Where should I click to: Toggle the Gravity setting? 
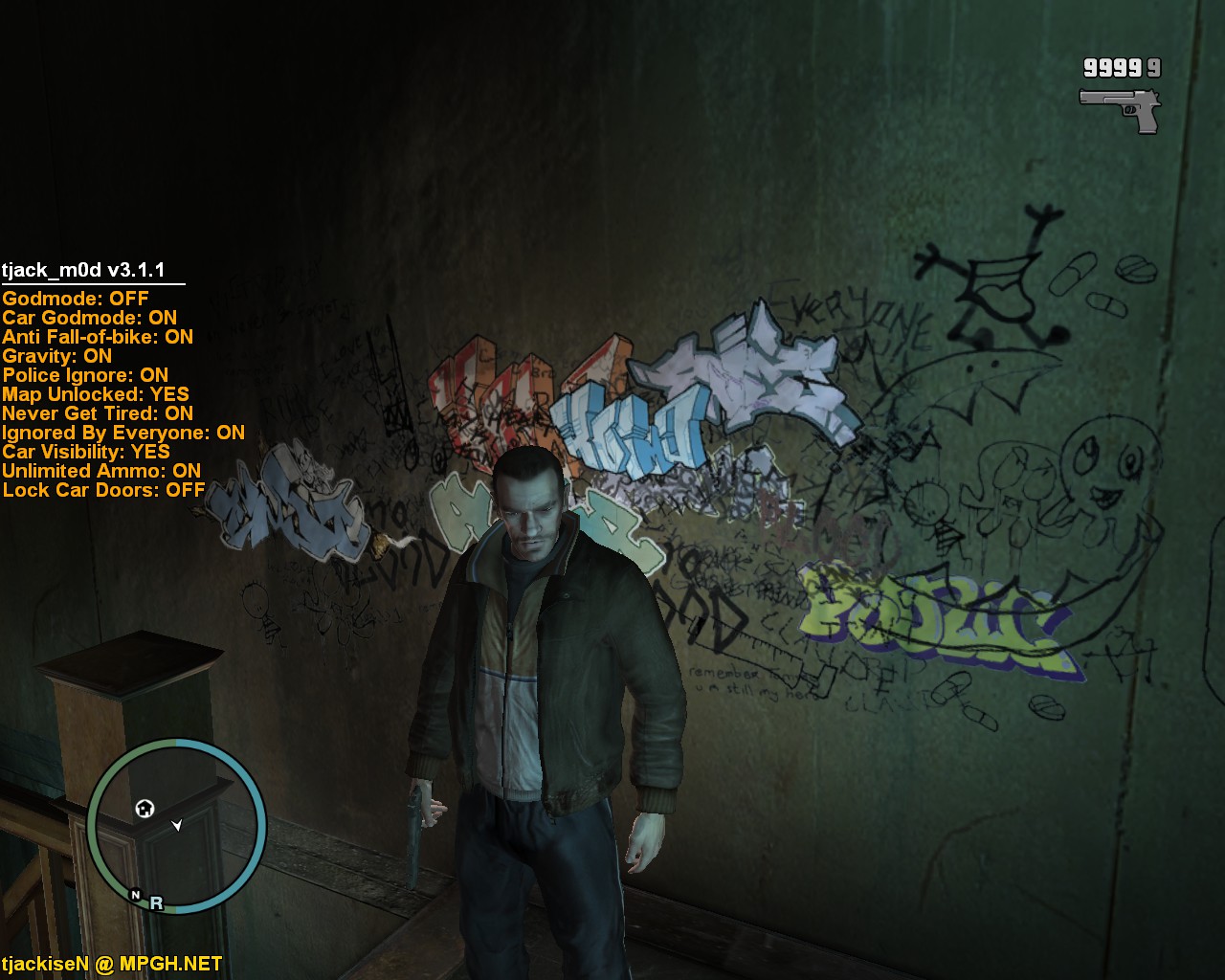coord(57,356)
